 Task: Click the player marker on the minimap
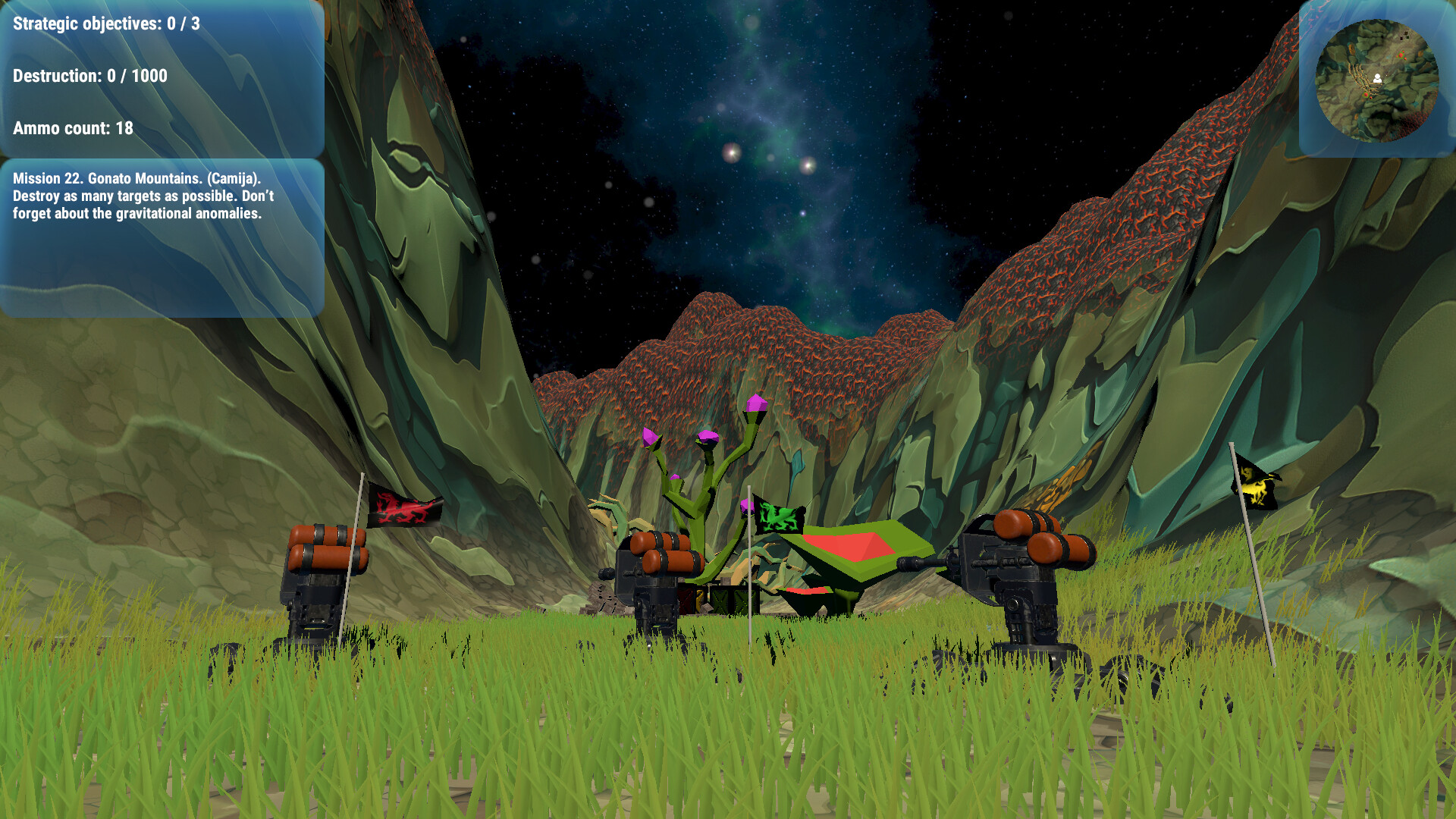coord(1378,78)
